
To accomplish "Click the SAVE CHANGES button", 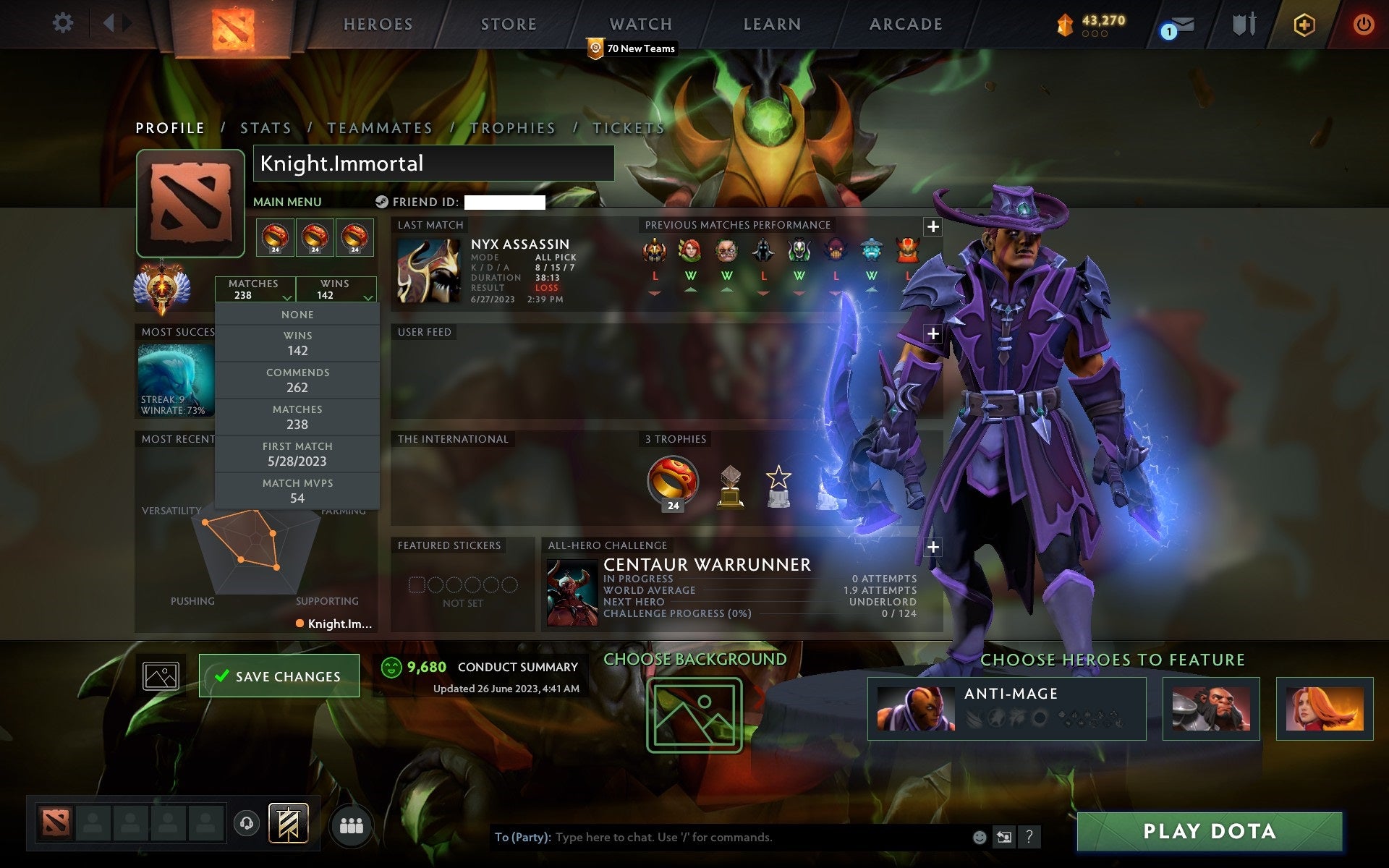I will coord(279,675).
